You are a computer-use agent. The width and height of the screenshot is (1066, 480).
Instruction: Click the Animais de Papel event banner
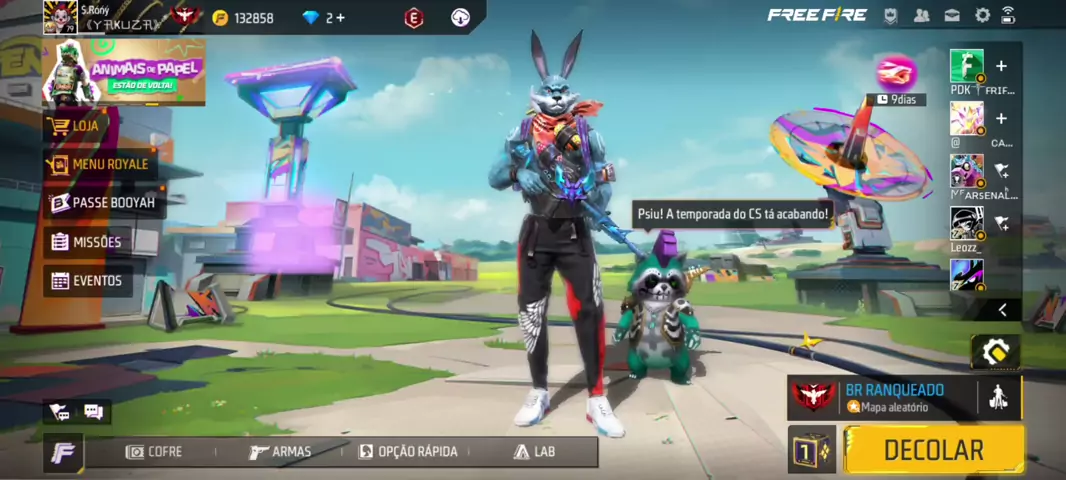pyautogui.click(x=124, y=73)
